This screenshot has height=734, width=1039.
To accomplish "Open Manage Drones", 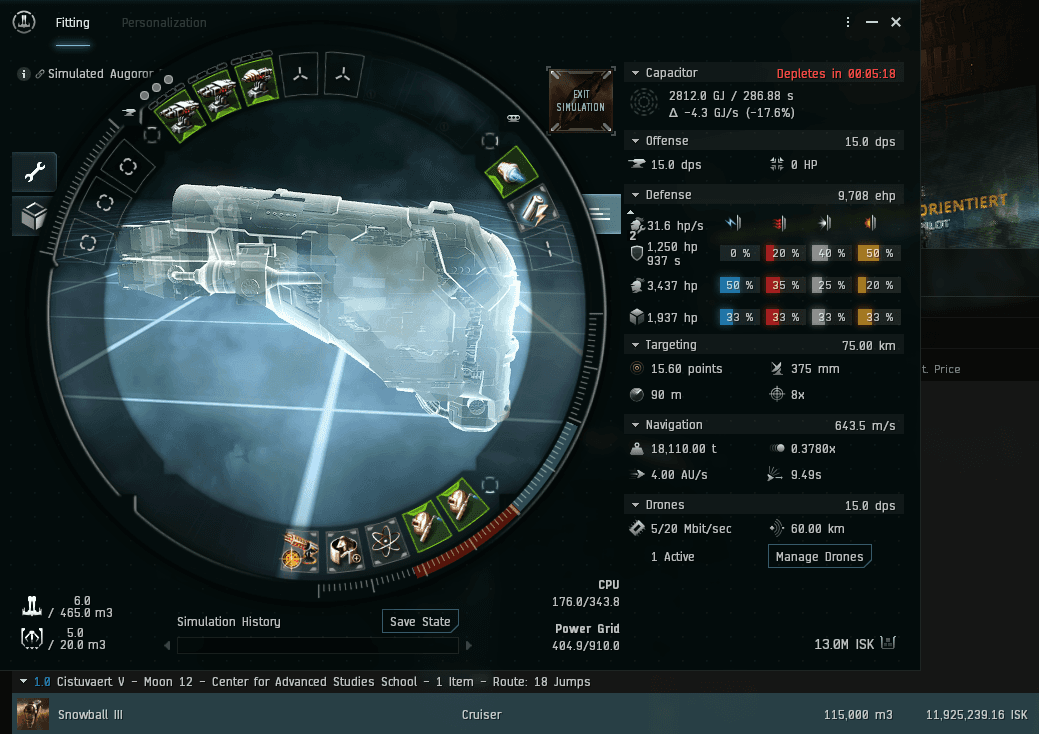I will pyautogui.click(x=820, y=557).
